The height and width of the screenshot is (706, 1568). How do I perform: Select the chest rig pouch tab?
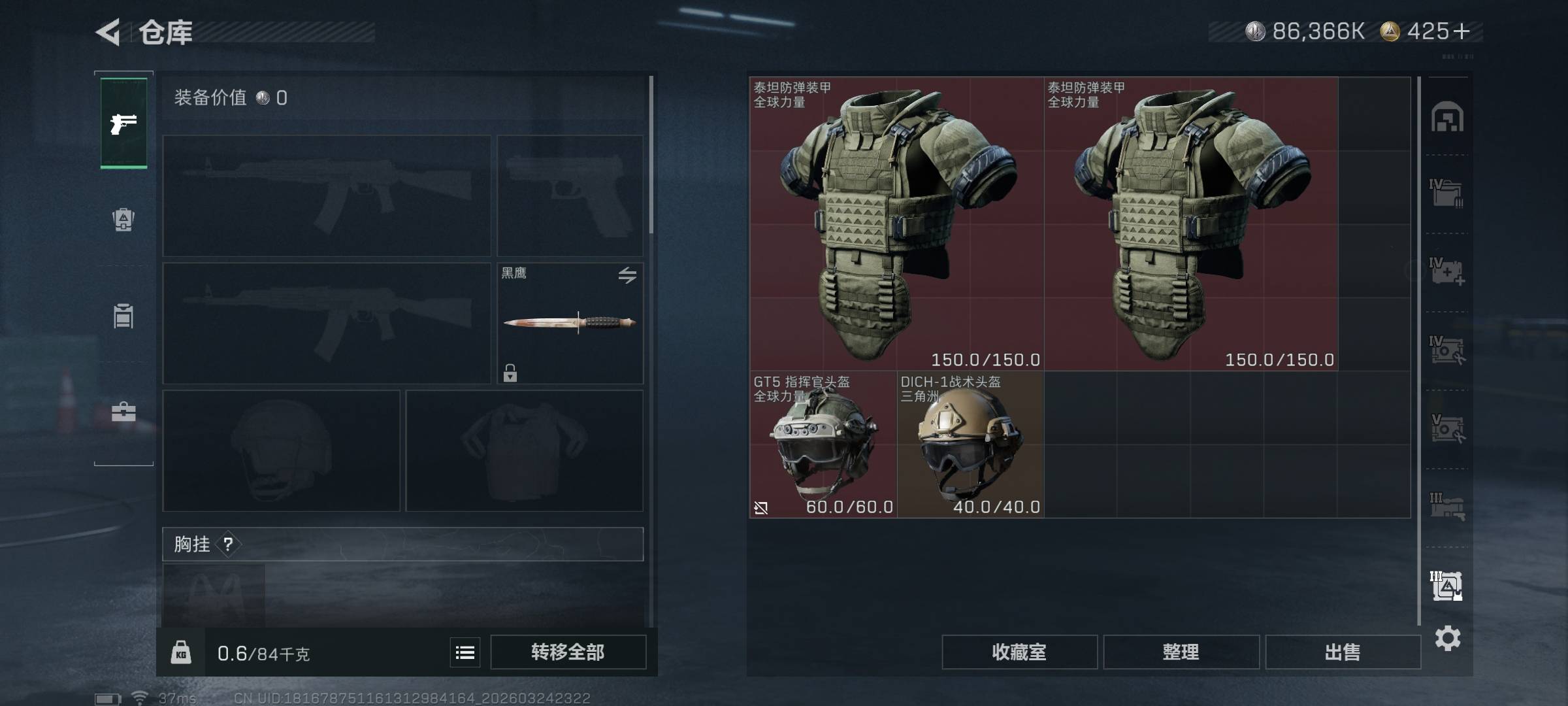pyautogui.click(x=123, y=316)
